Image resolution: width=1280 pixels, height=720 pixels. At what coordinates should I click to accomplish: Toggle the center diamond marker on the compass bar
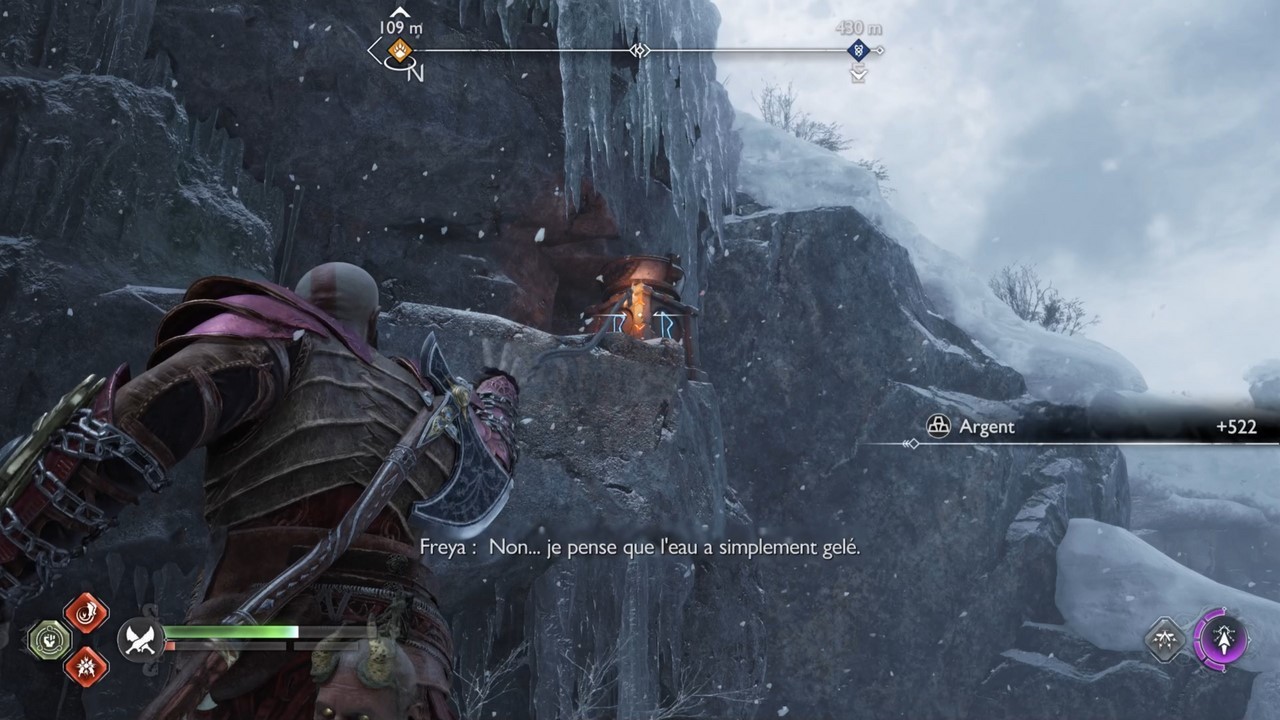pyautogui.click(x=640, y=52)
